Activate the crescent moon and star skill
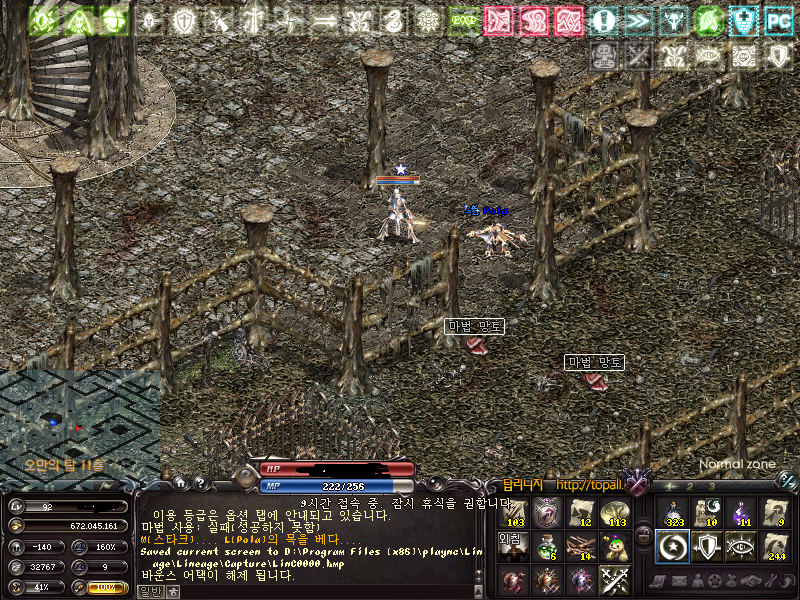The height and width of the screenshot is (600, 800). click(672, 545)
